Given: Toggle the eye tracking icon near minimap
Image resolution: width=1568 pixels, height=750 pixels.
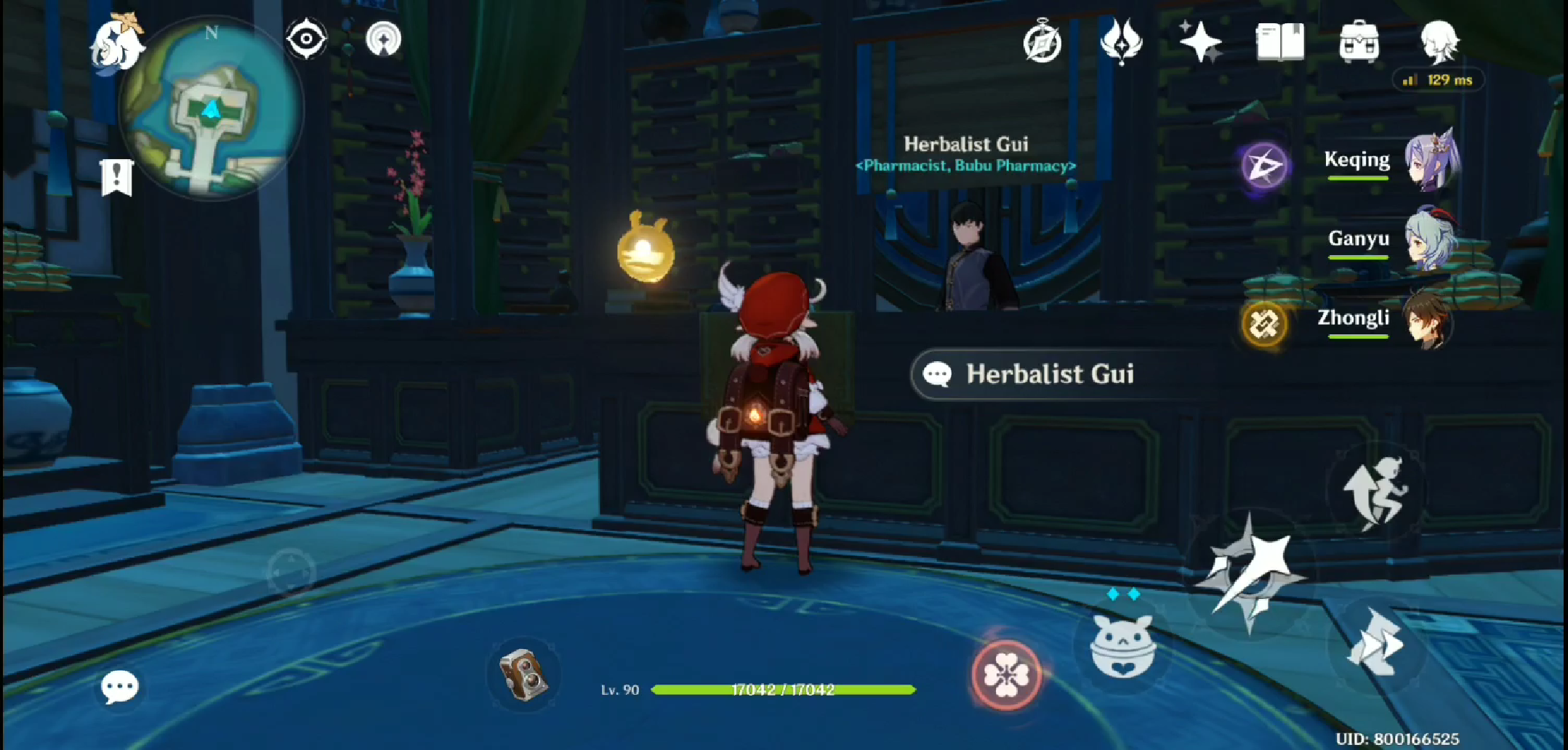Looking at the screenshot, I should tap(306, 39).
